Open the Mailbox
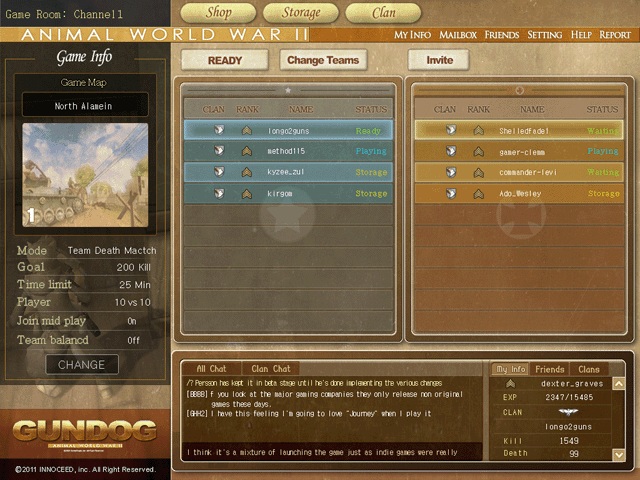Screen dimensions: 640x480 (458, 35)
